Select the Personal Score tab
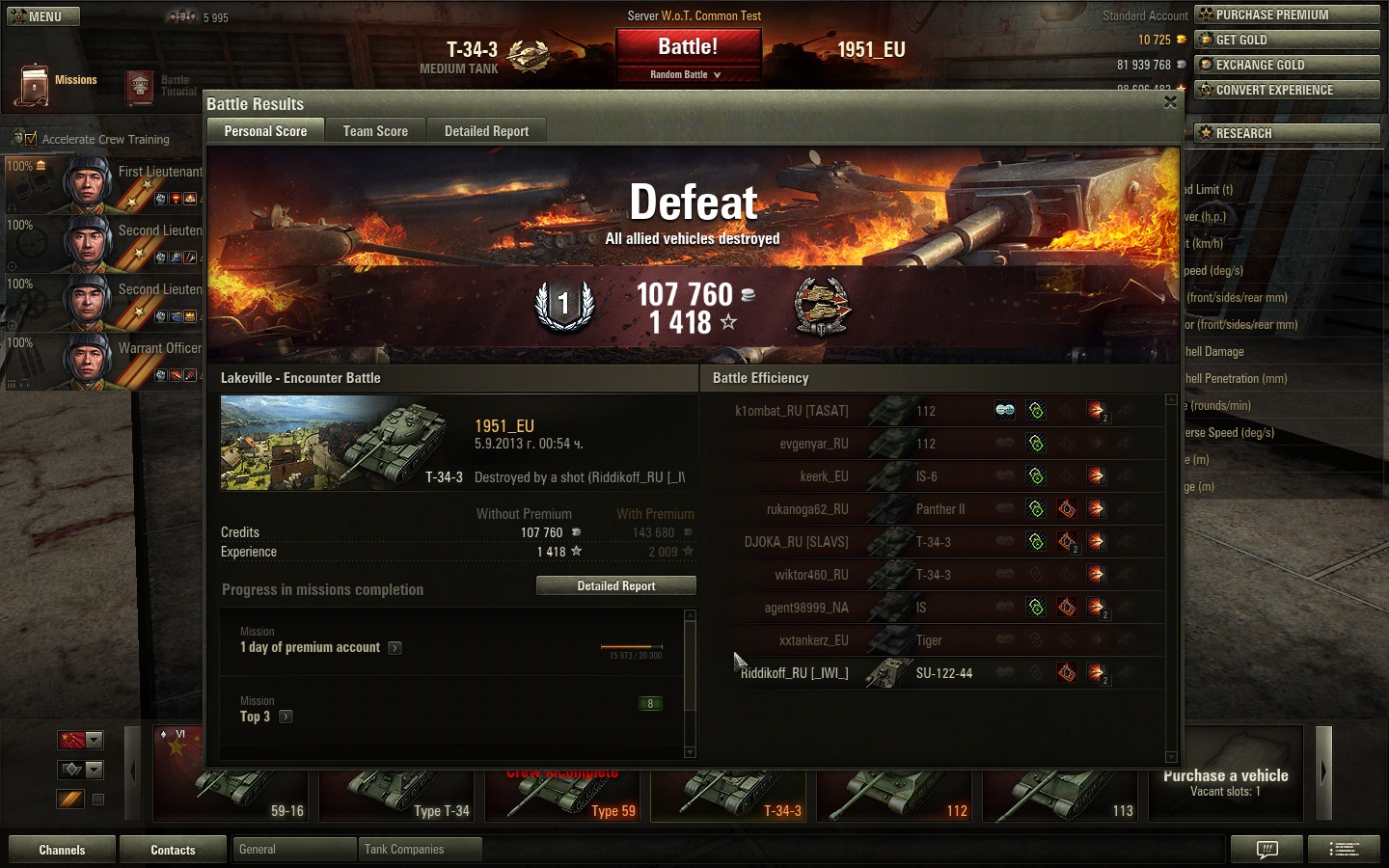 265,131
